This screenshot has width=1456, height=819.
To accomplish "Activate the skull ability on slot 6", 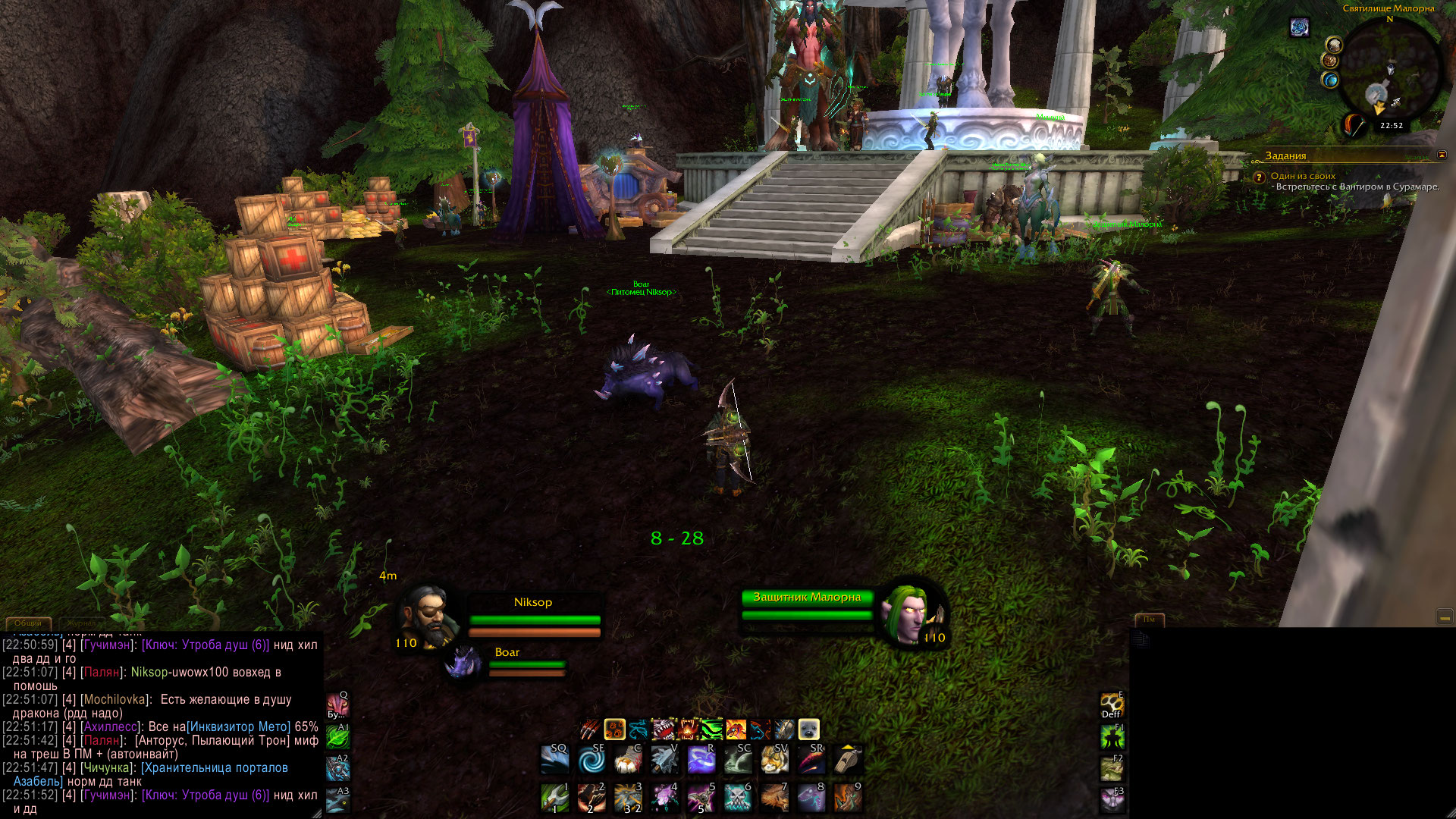I will pos(737,798).
